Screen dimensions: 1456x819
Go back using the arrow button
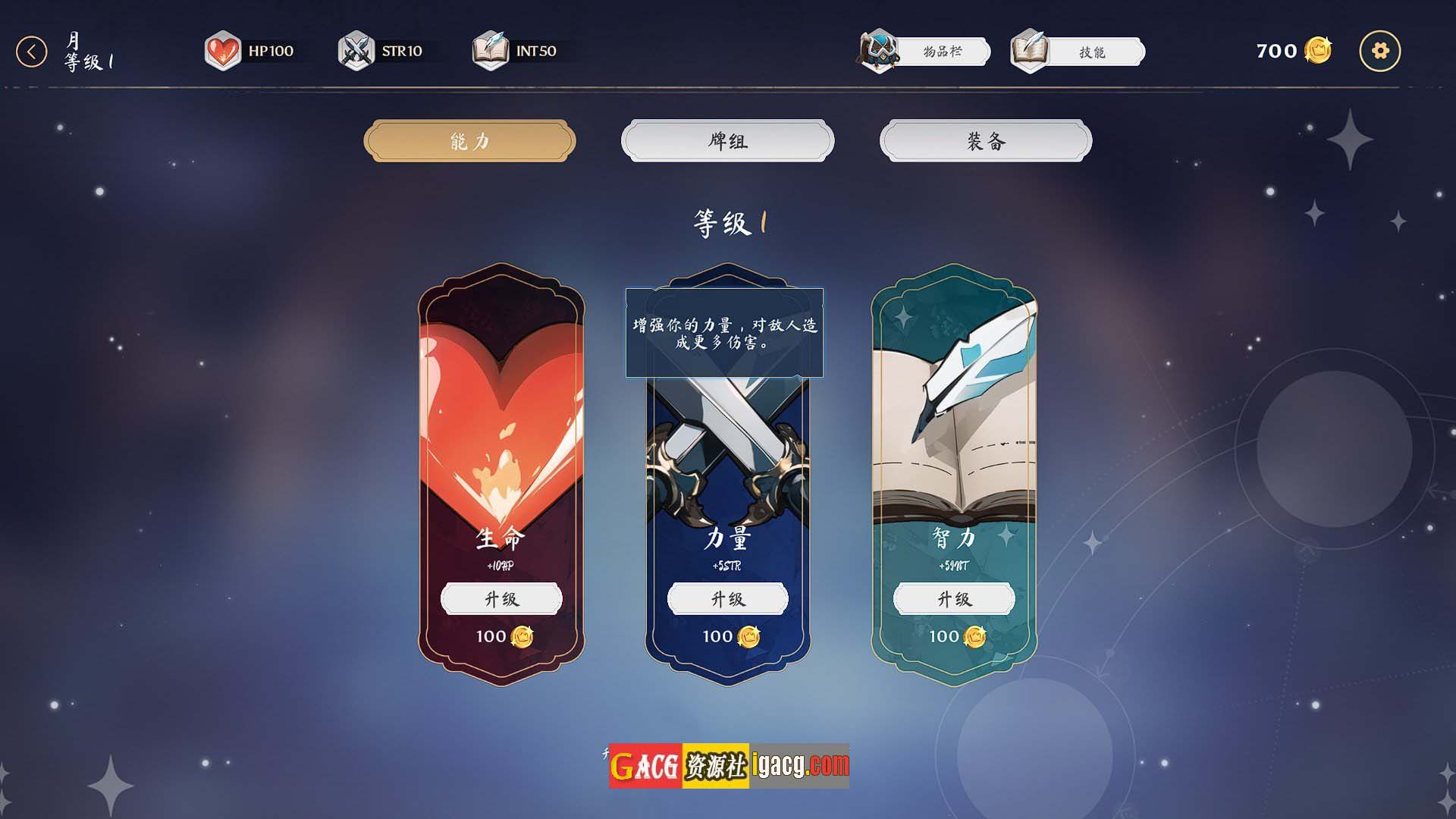32,52
